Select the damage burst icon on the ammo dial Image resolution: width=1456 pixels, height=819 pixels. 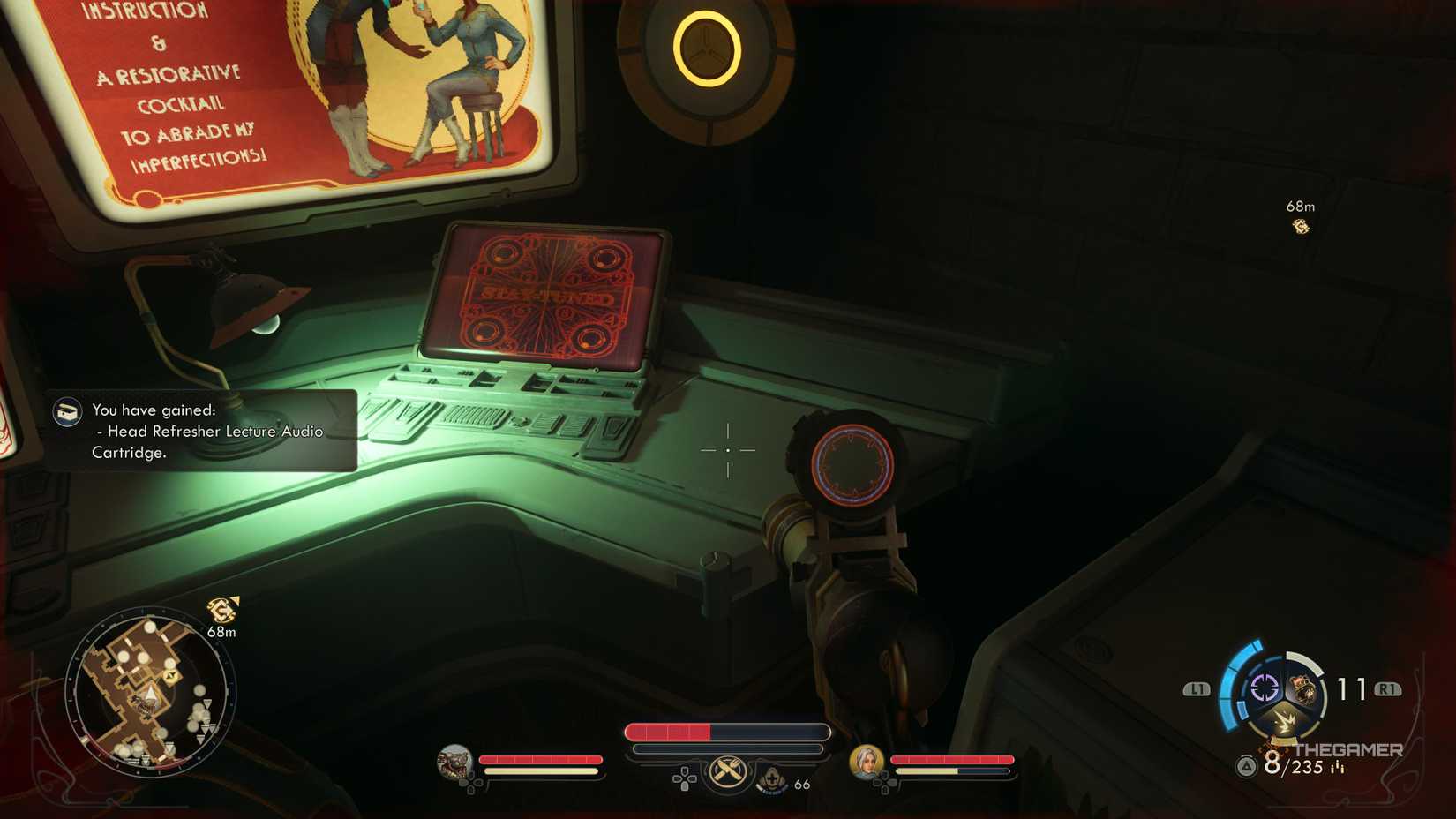click(x=1285, y=719)
